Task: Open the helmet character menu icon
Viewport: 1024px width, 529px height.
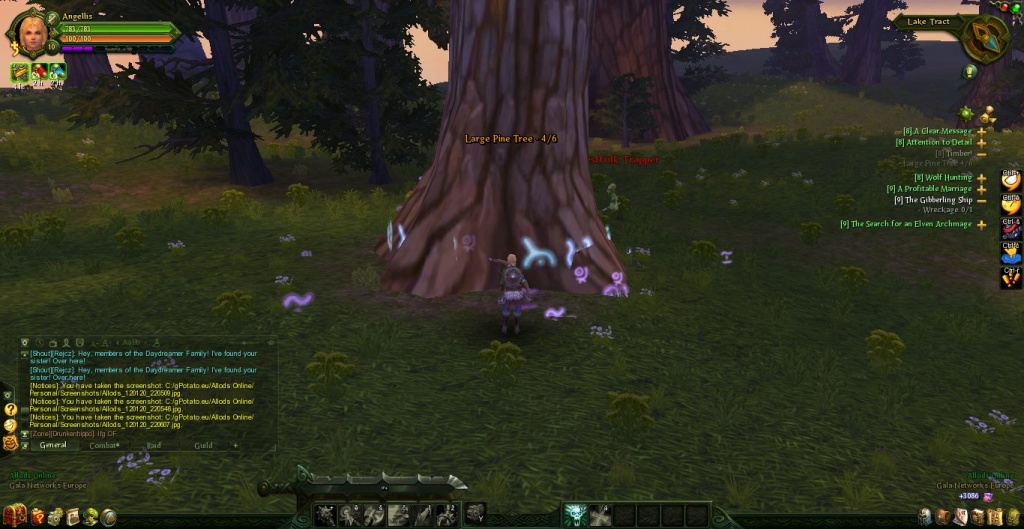Action: coord(927,516)
